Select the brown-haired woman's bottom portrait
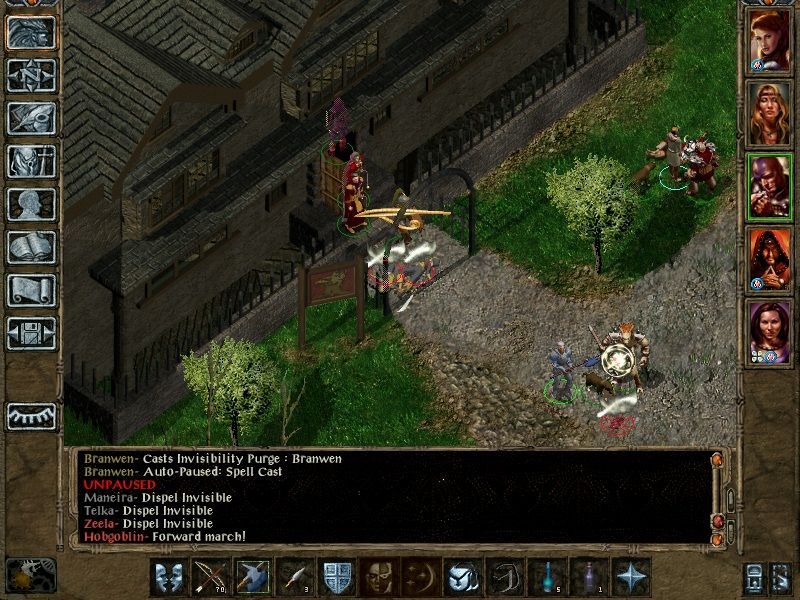The width and height of the screenshot is (800, 600). [769, 331]
